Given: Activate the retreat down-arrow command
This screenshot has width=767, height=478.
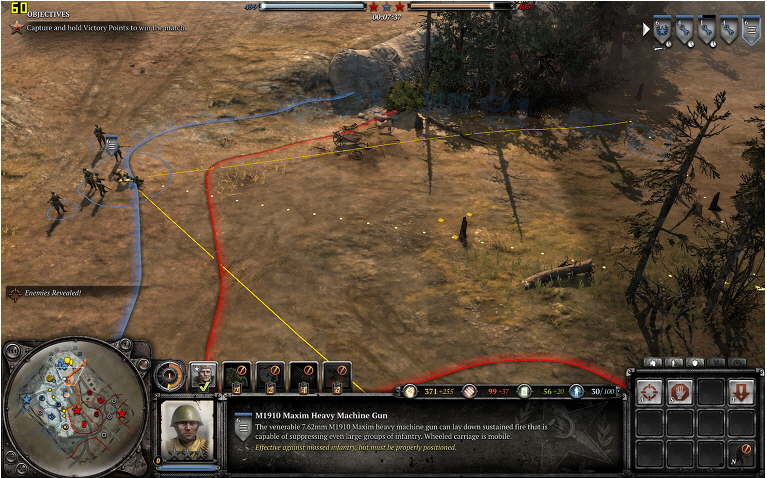Looking at the screenshot, I should coord(742,392).
